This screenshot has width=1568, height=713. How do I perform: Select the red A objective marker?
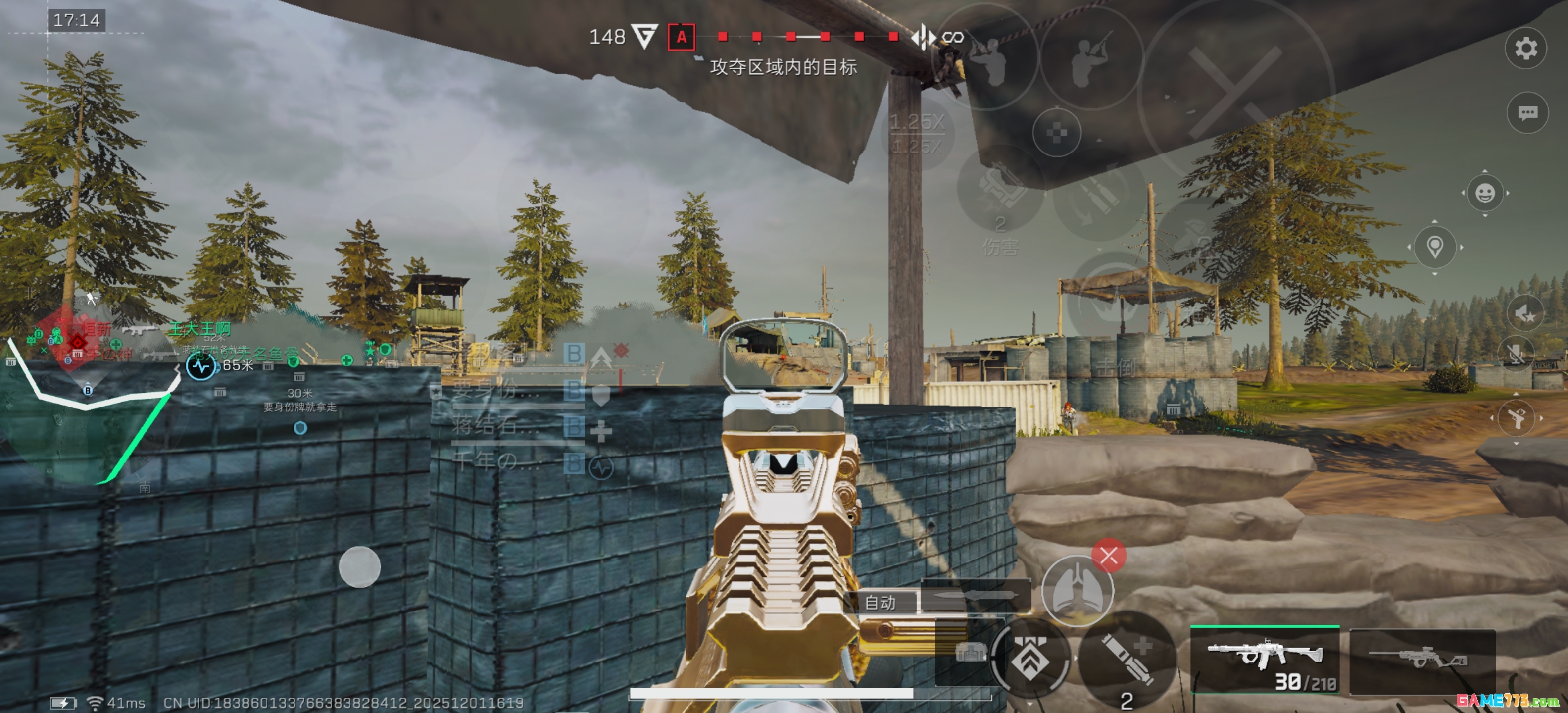coord(681,37)
